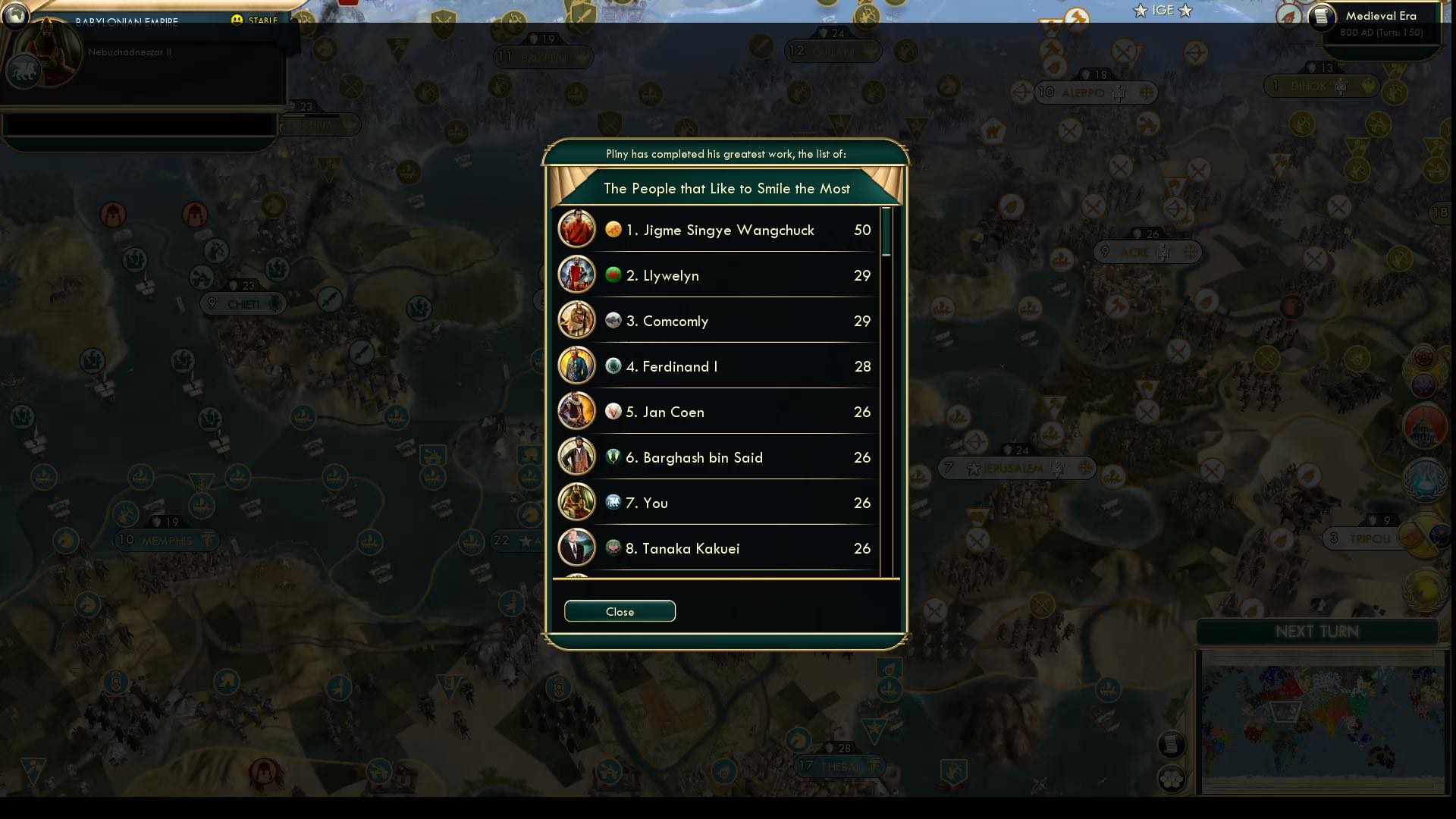
Task: Click the Close button on the popup
Action: (x=620, y=611)
